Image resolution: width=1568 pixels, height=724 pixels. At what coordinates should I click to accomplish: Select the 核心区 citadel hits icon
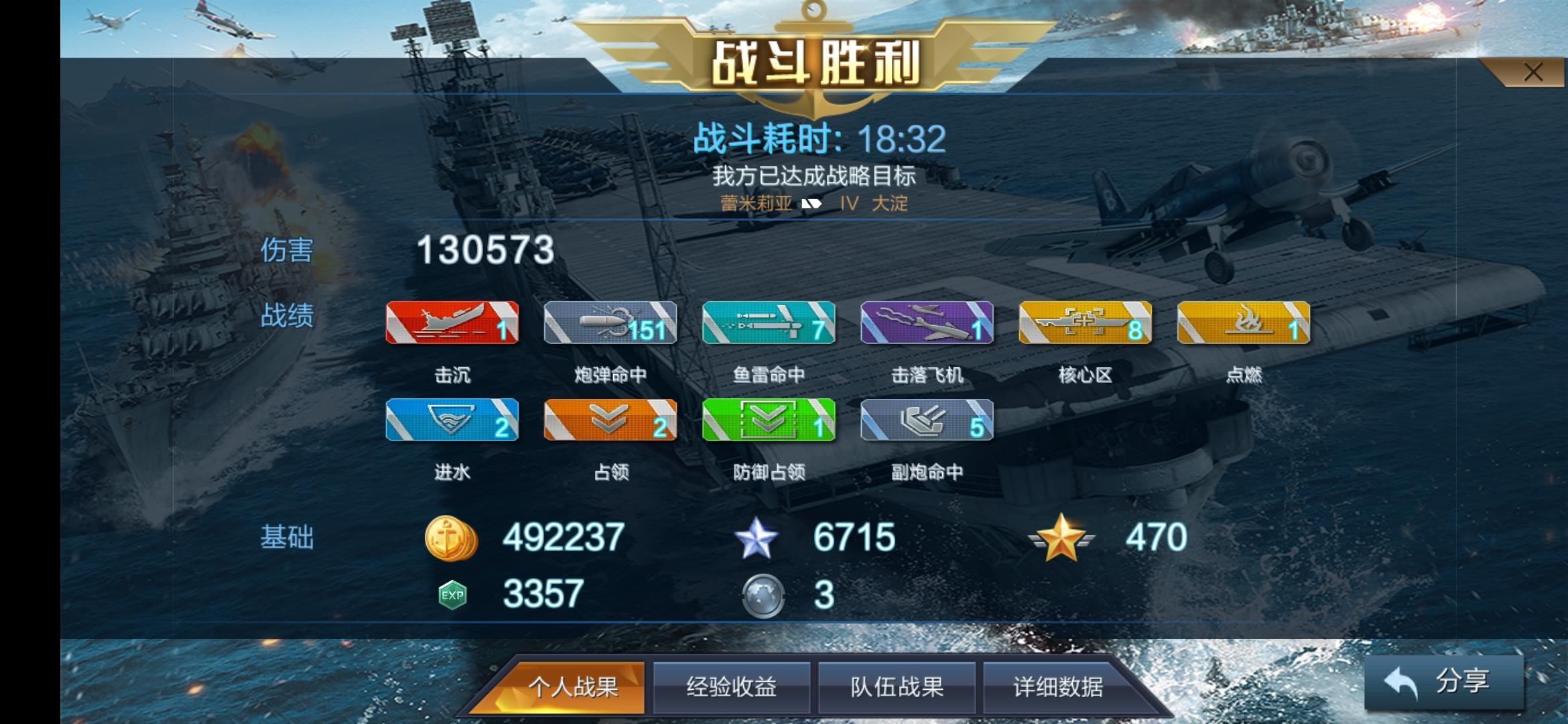click(1085, 324)
